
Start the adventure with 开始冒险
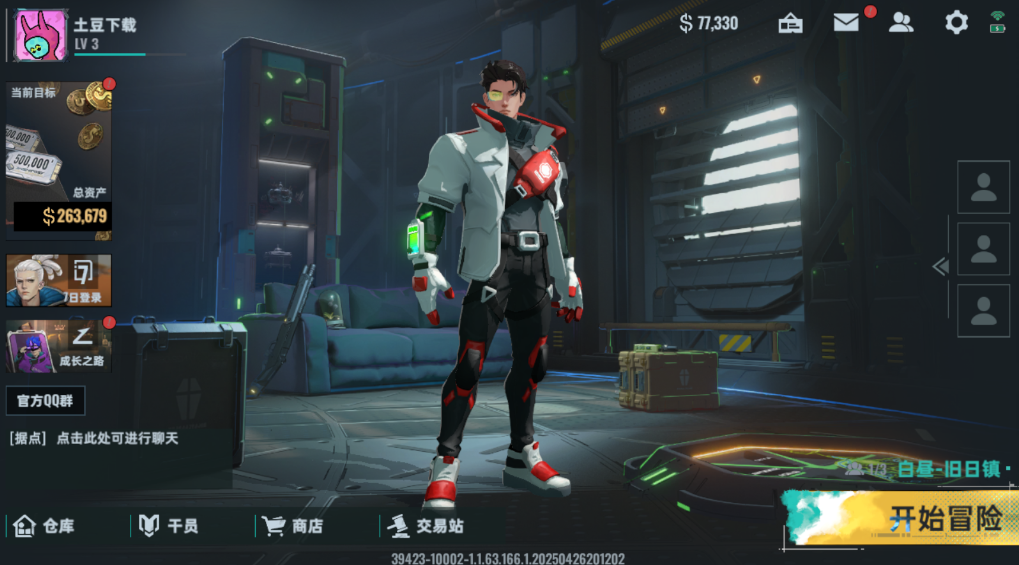pos(900,518)
